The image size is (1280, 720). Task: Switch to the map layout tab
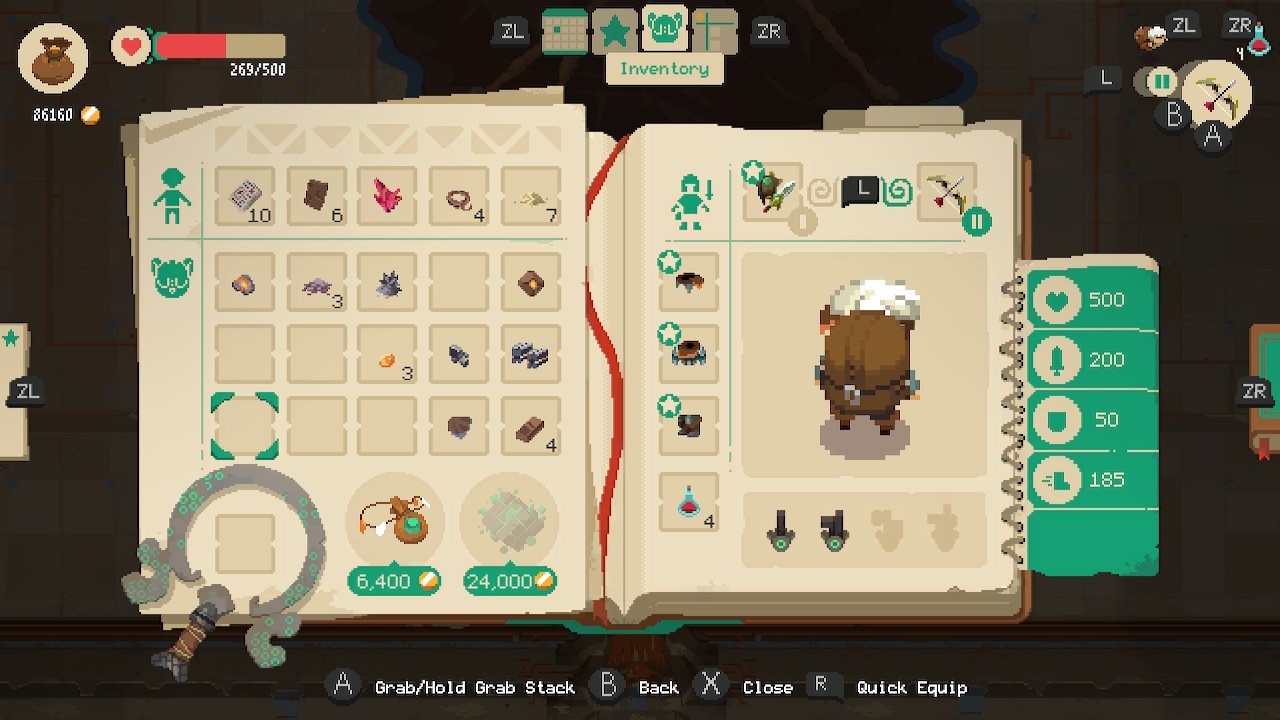click(714, 32)
